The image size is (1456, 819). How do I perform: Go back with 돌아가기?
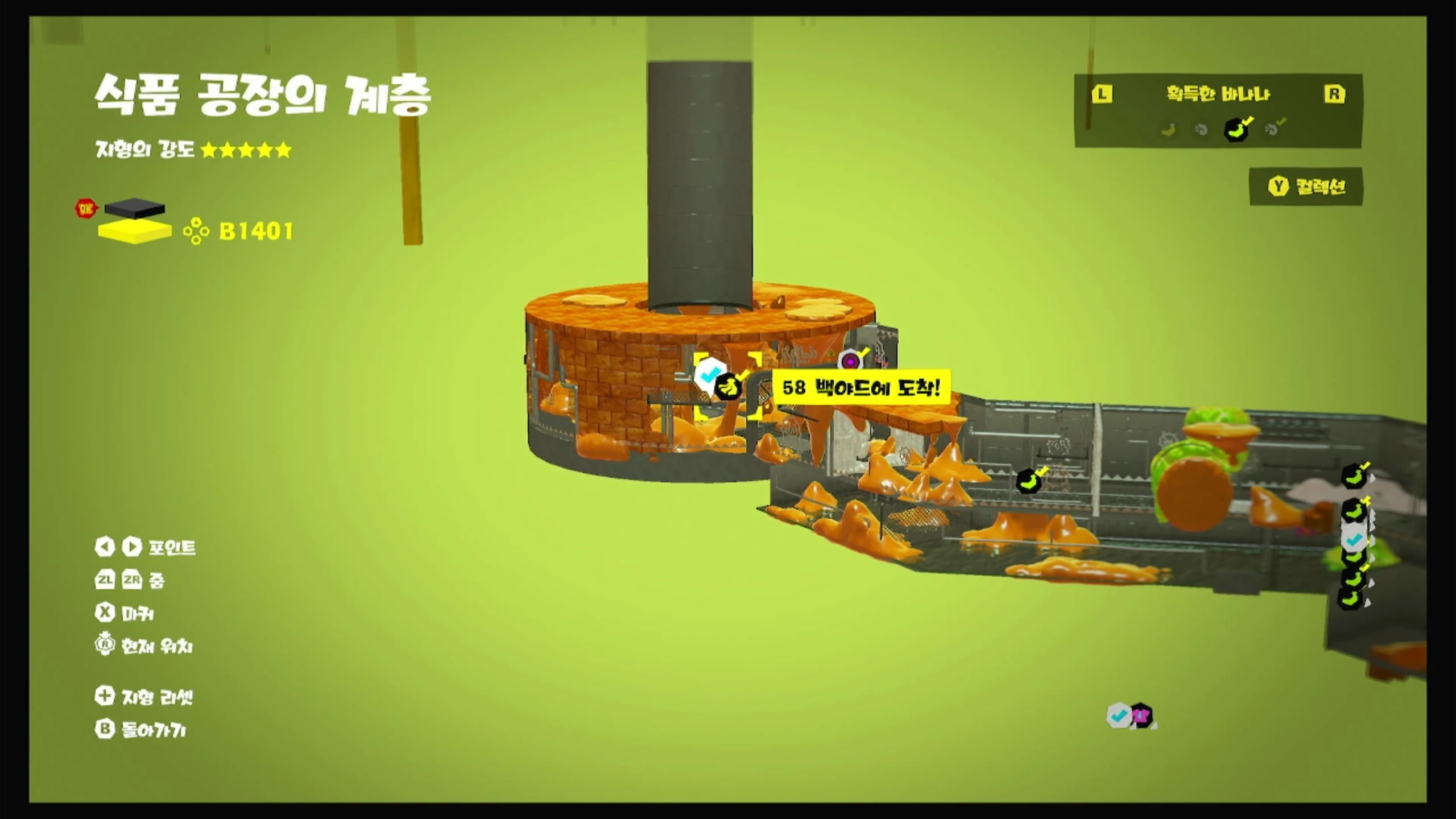(x=141, y=730)
